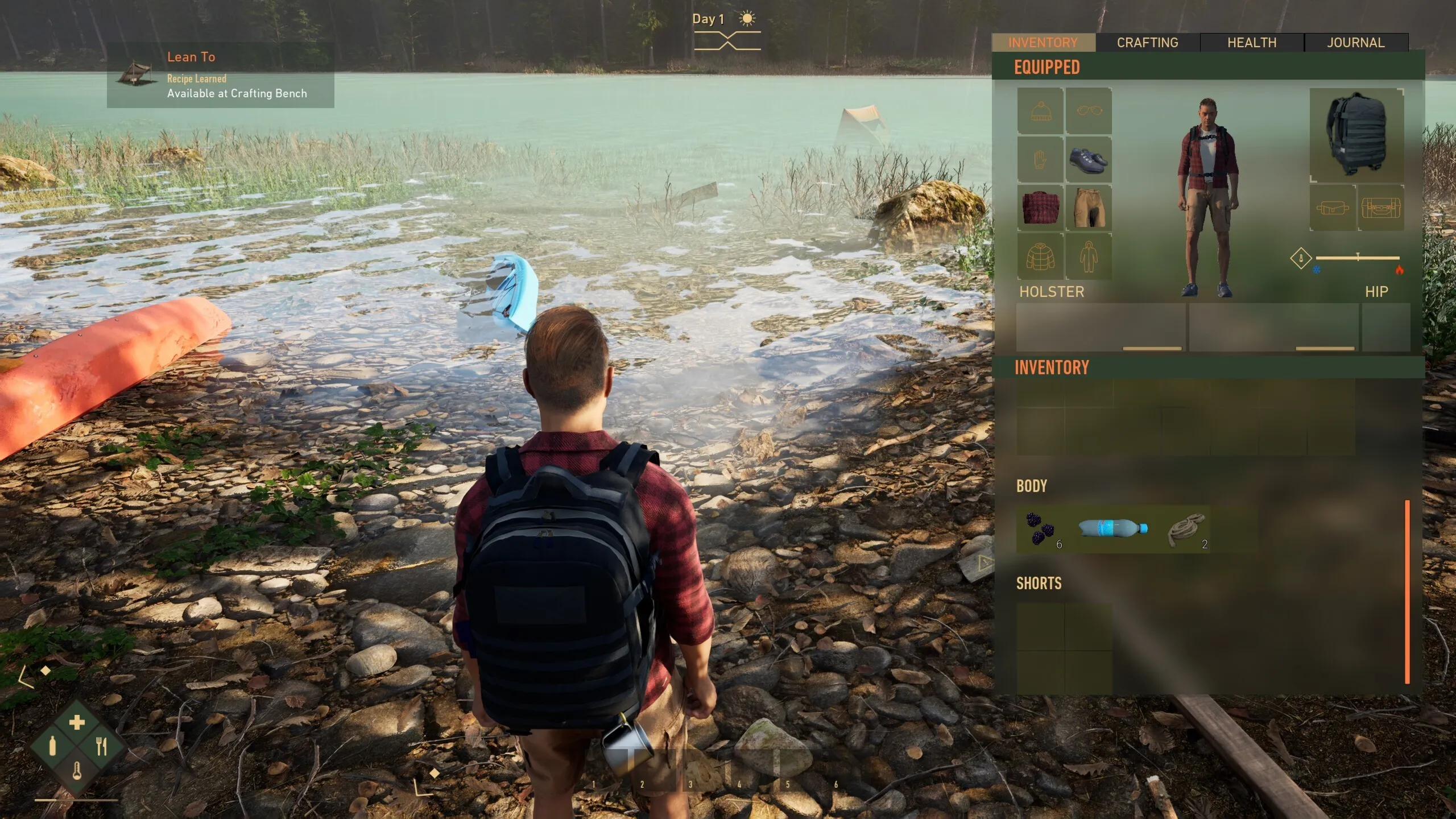The height and width of the screenshot is (819, 1456).
Task: Select the equipped black backpack slot
Action: (x=1356, y=135)
